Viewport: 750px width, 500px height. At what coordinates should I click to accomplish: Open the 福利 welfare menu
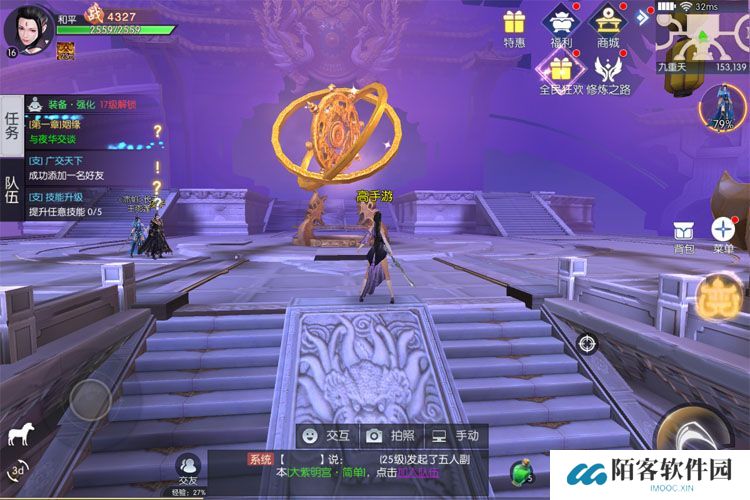pos(562,24)
